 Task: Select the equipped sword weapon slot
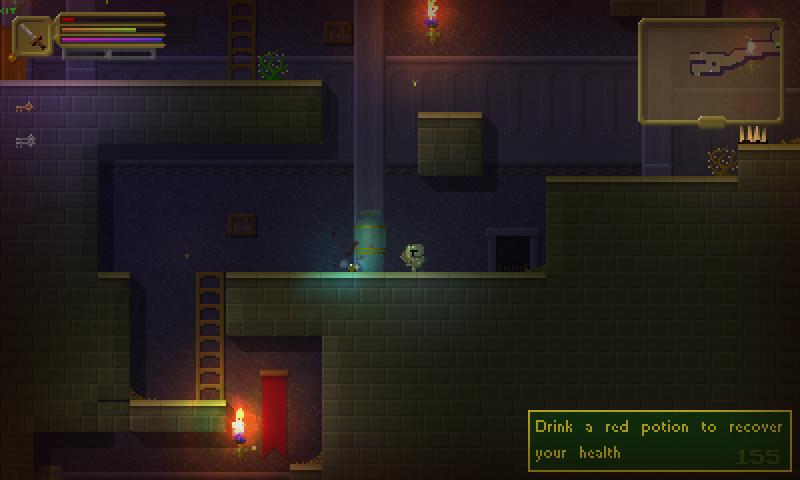click(34, 37)
